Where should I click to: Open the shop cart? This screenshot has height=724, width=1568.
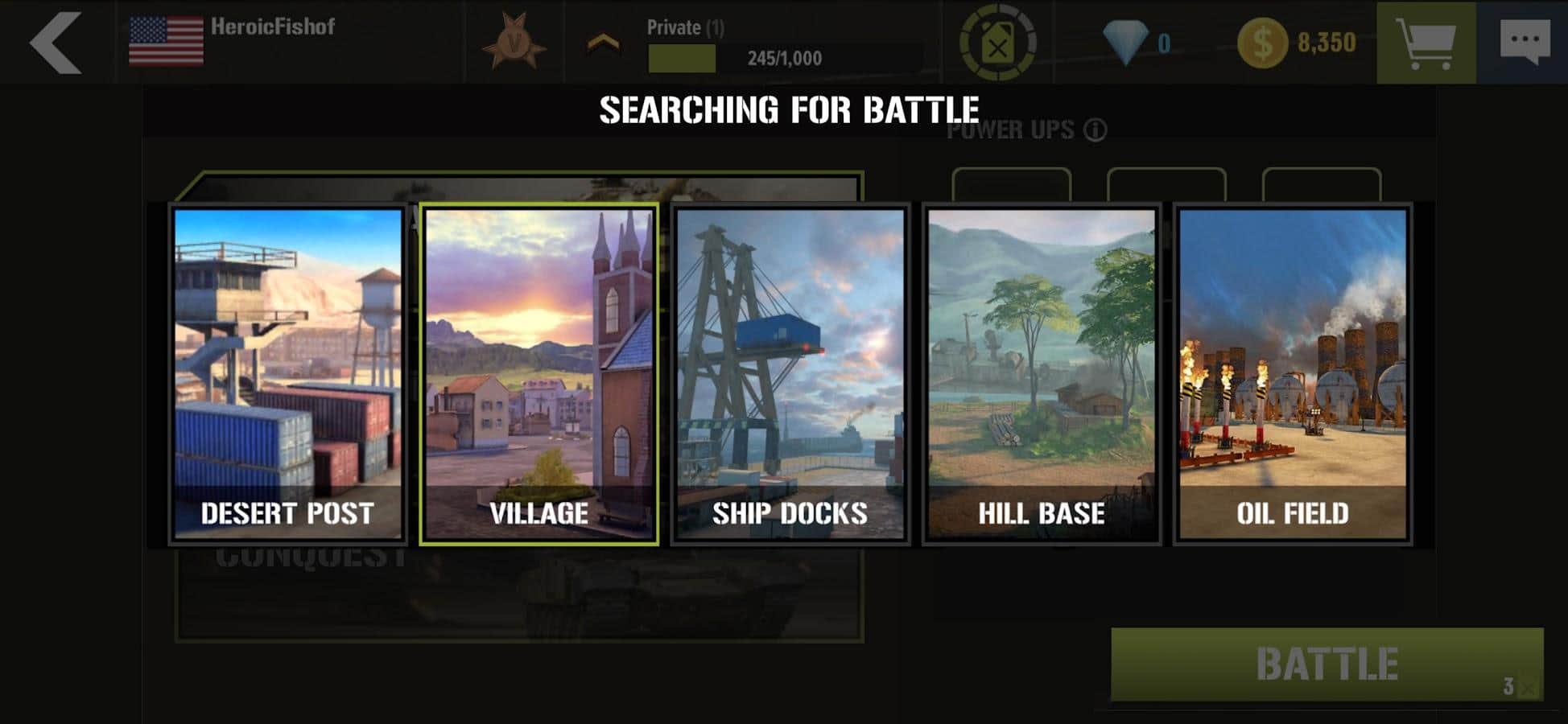coord(1426,42)
